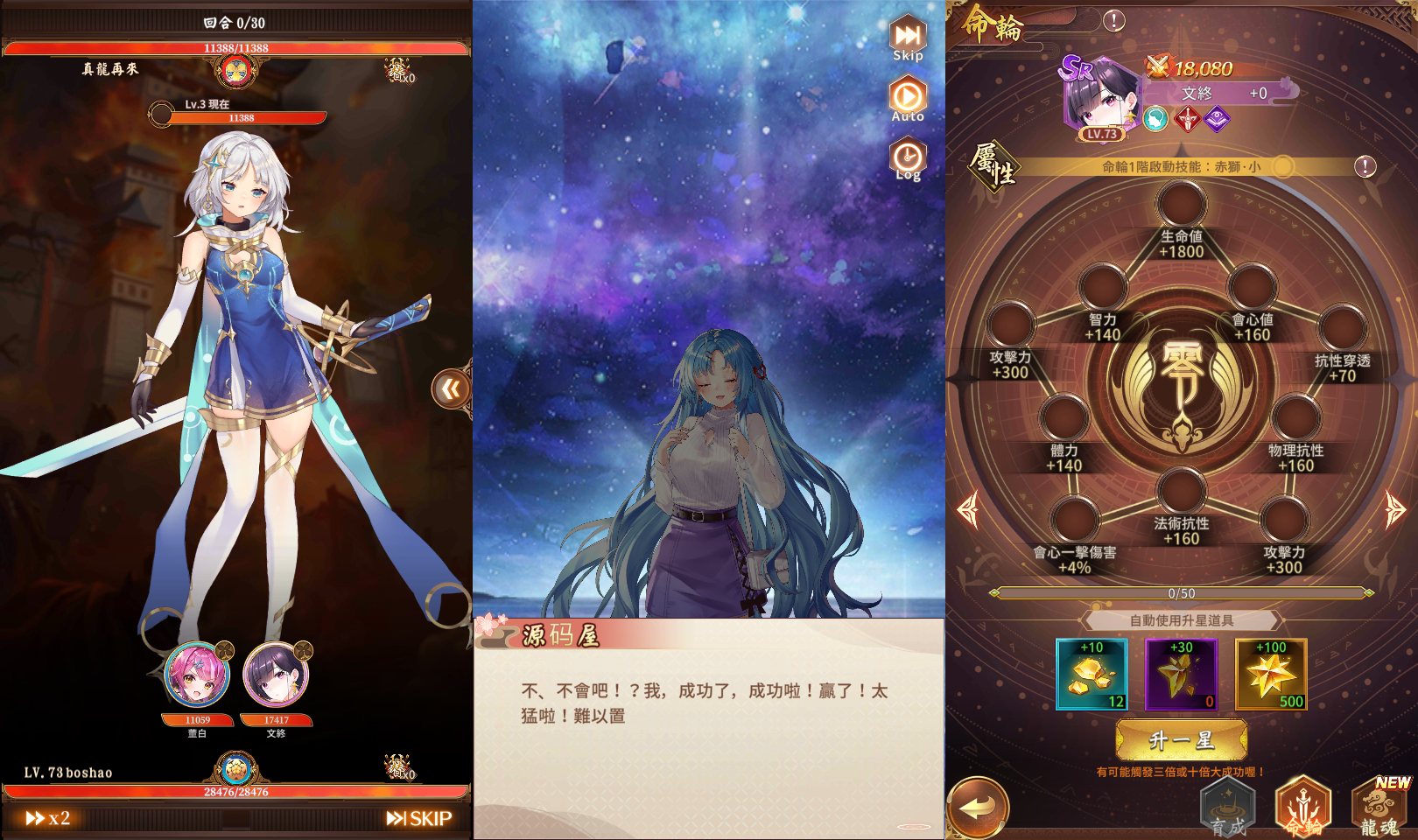Select the blue +10 star-up material with 12 count
This screenshot has width=1418, height=840.
click(x=1090, y=674)
